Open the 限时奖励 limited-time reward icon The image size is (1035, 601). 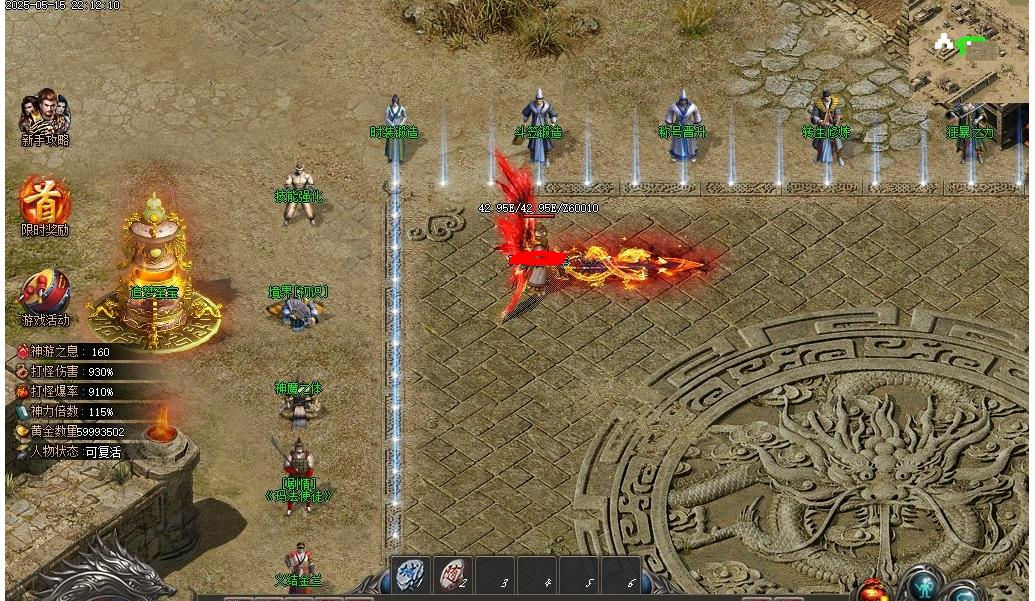(45, 201)
